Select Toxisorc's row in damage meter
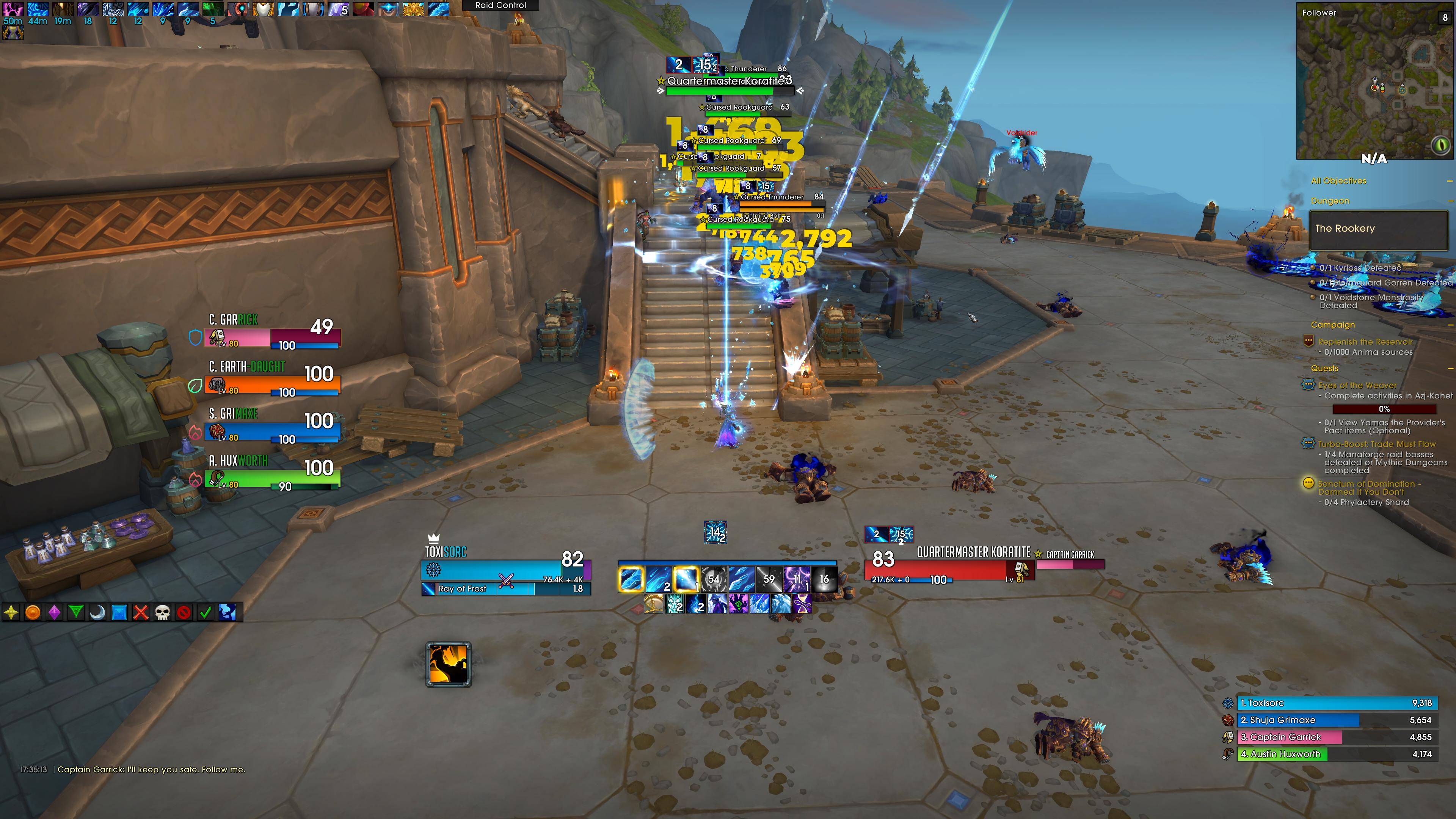Screen dimensions: 1456x819 [1337, 703]
